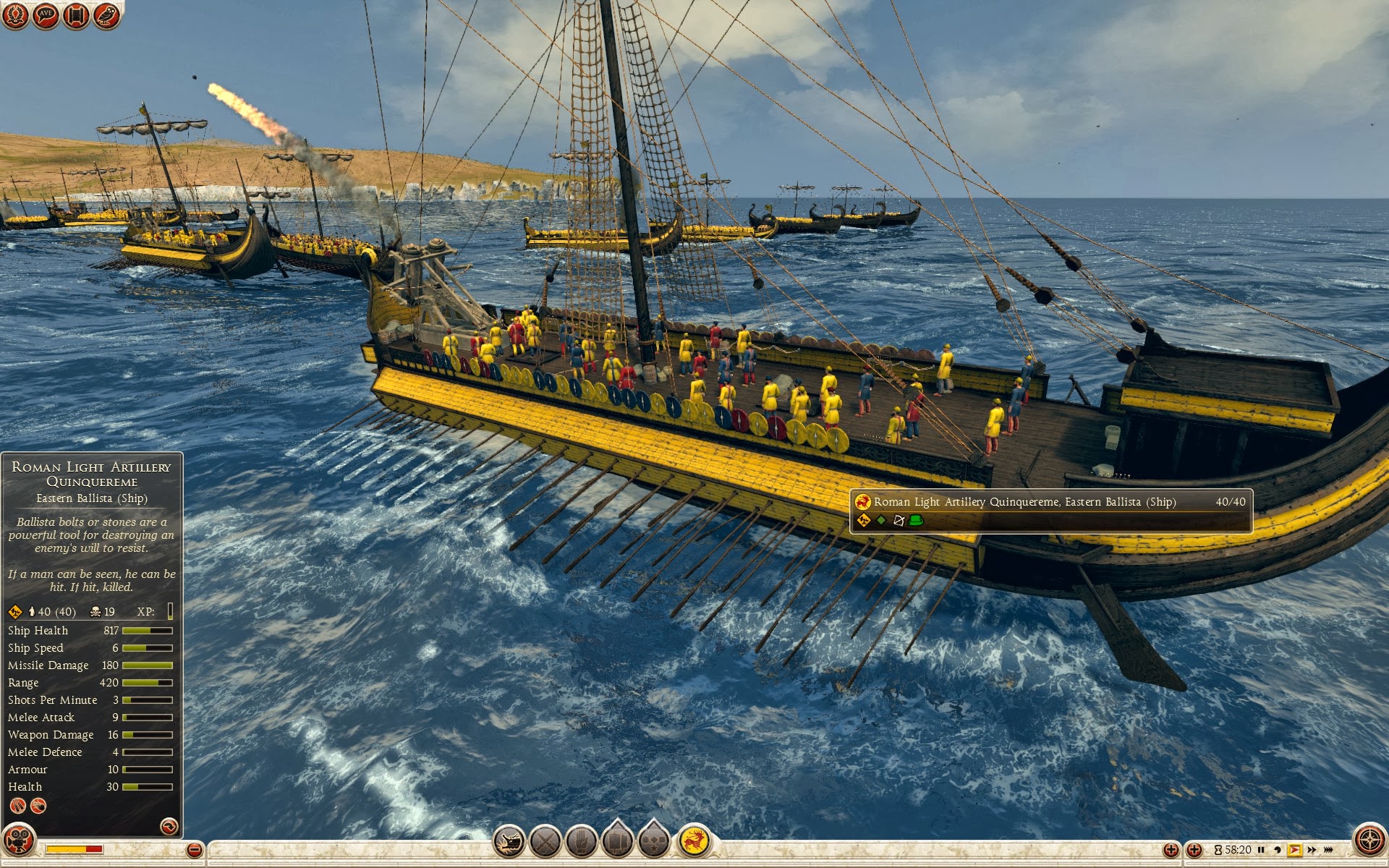Image resolution: width=1389 pixels, height=868 pixels.
Task: Open the compass tactical map button
Action: (x=1369, y=841)
